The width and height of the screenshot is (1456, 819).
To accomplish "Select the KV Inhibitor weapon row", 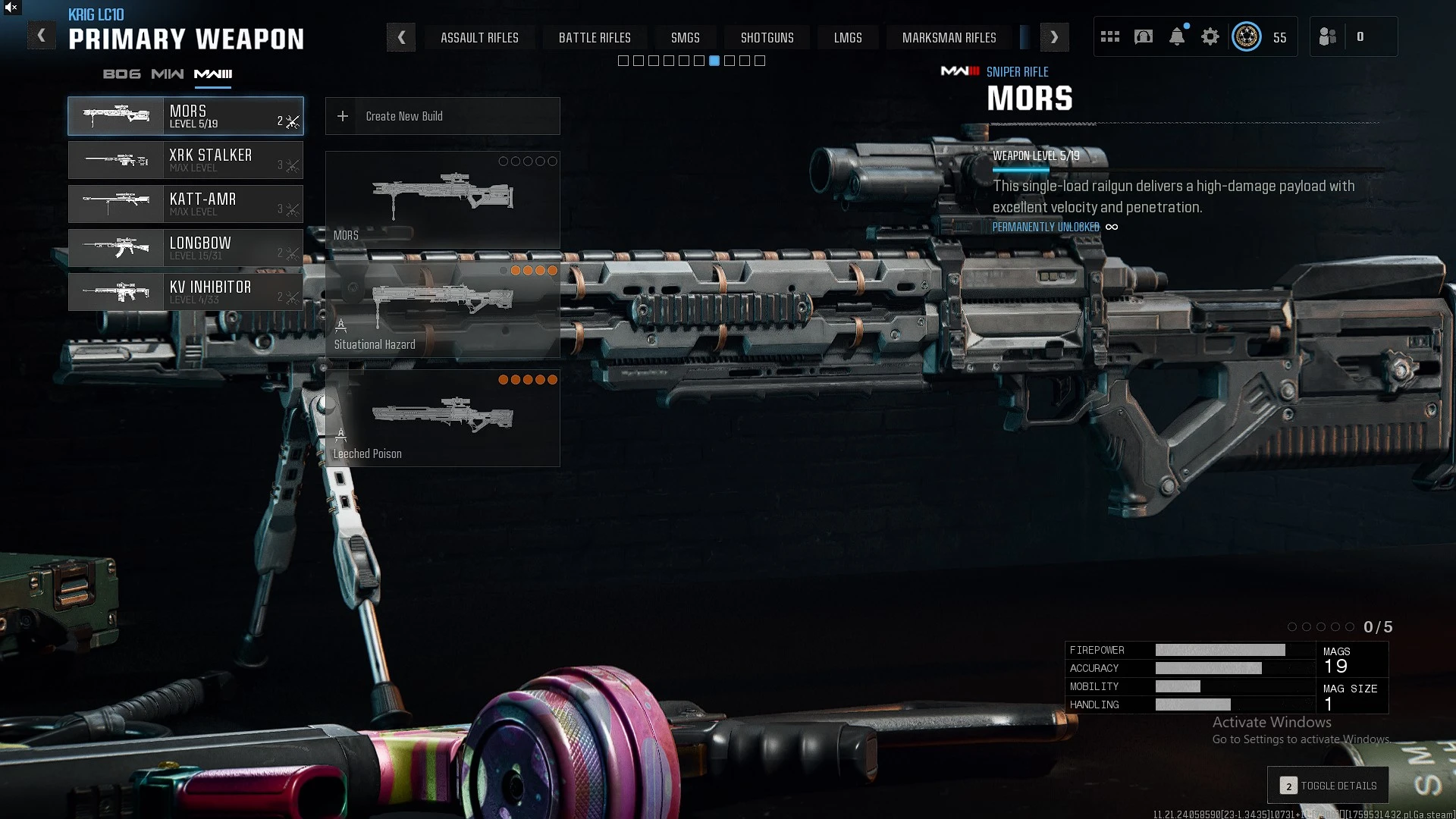I will pos(186,292).
